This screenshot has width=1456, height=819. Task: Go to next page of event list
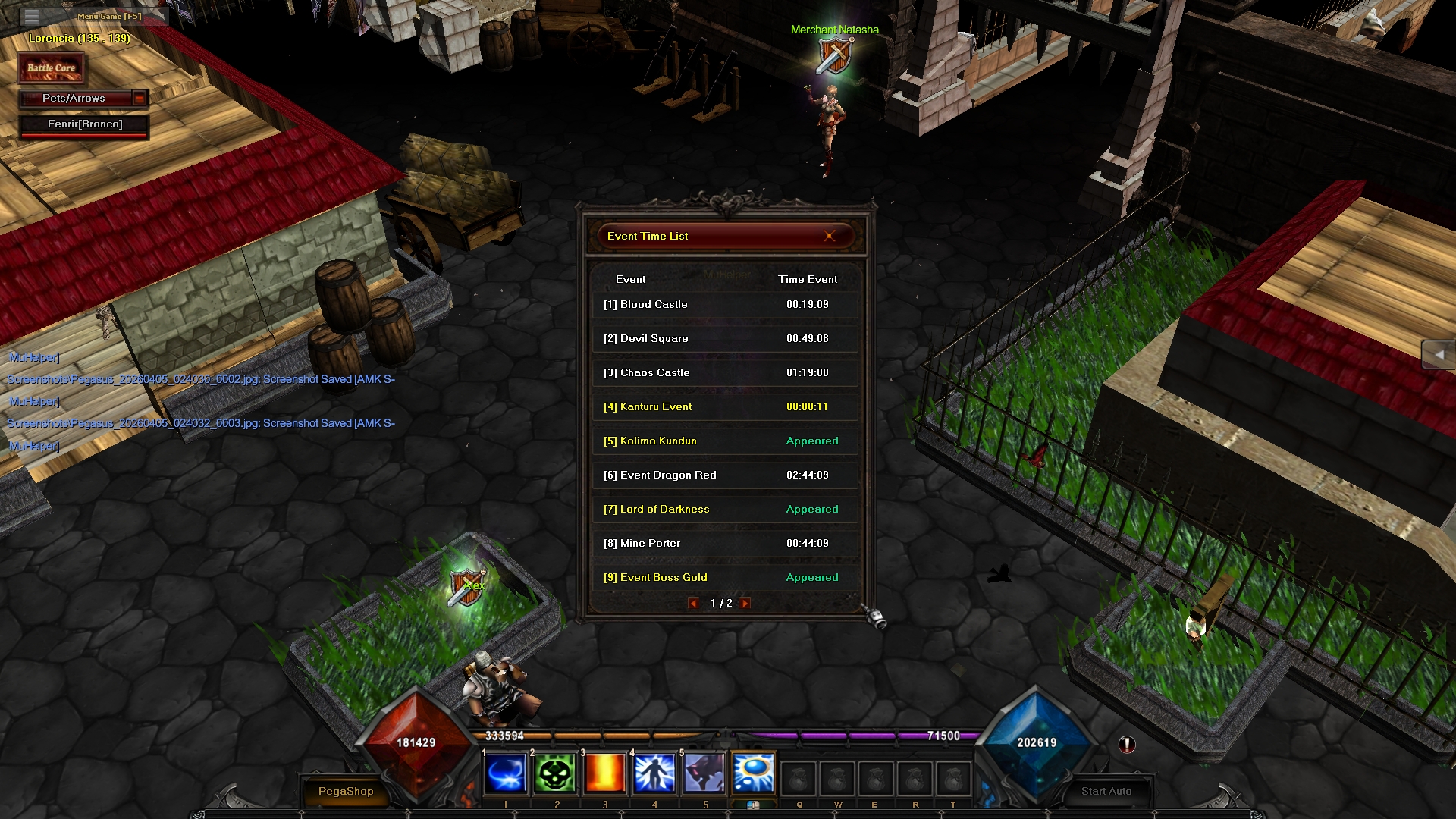[745, 604]
